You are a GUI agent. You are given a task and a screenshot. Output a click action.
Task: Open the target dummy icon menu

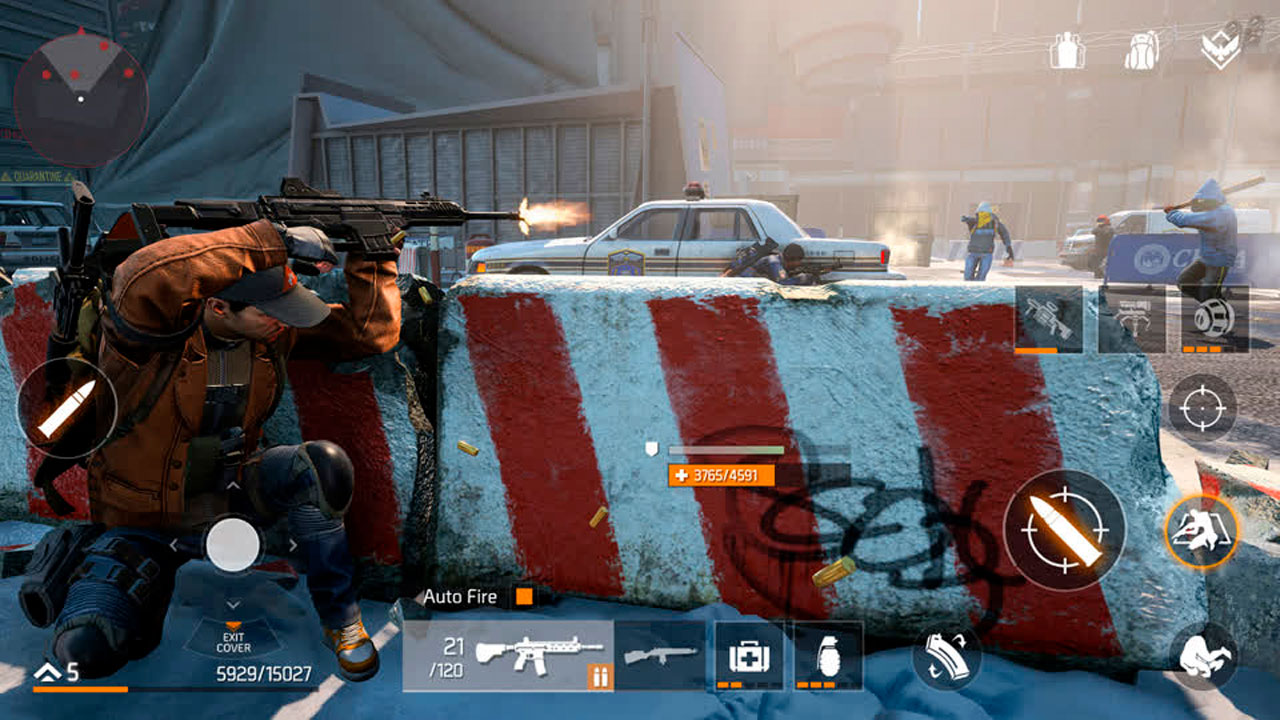point(1067,50)
